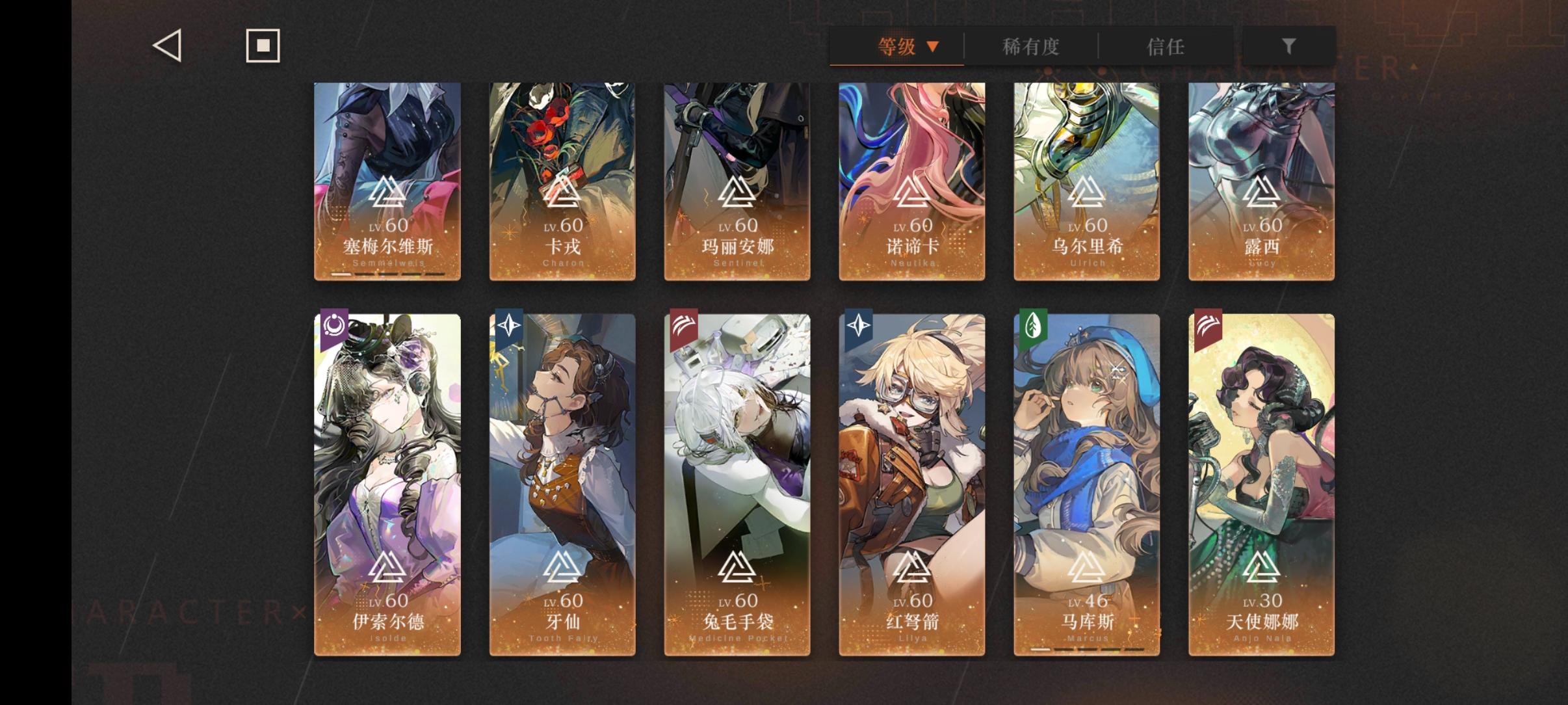This screenshot has width=1568, height=705.
Task: Select the Lv.30 天使娜娜 card
Action: (1261, 481)
